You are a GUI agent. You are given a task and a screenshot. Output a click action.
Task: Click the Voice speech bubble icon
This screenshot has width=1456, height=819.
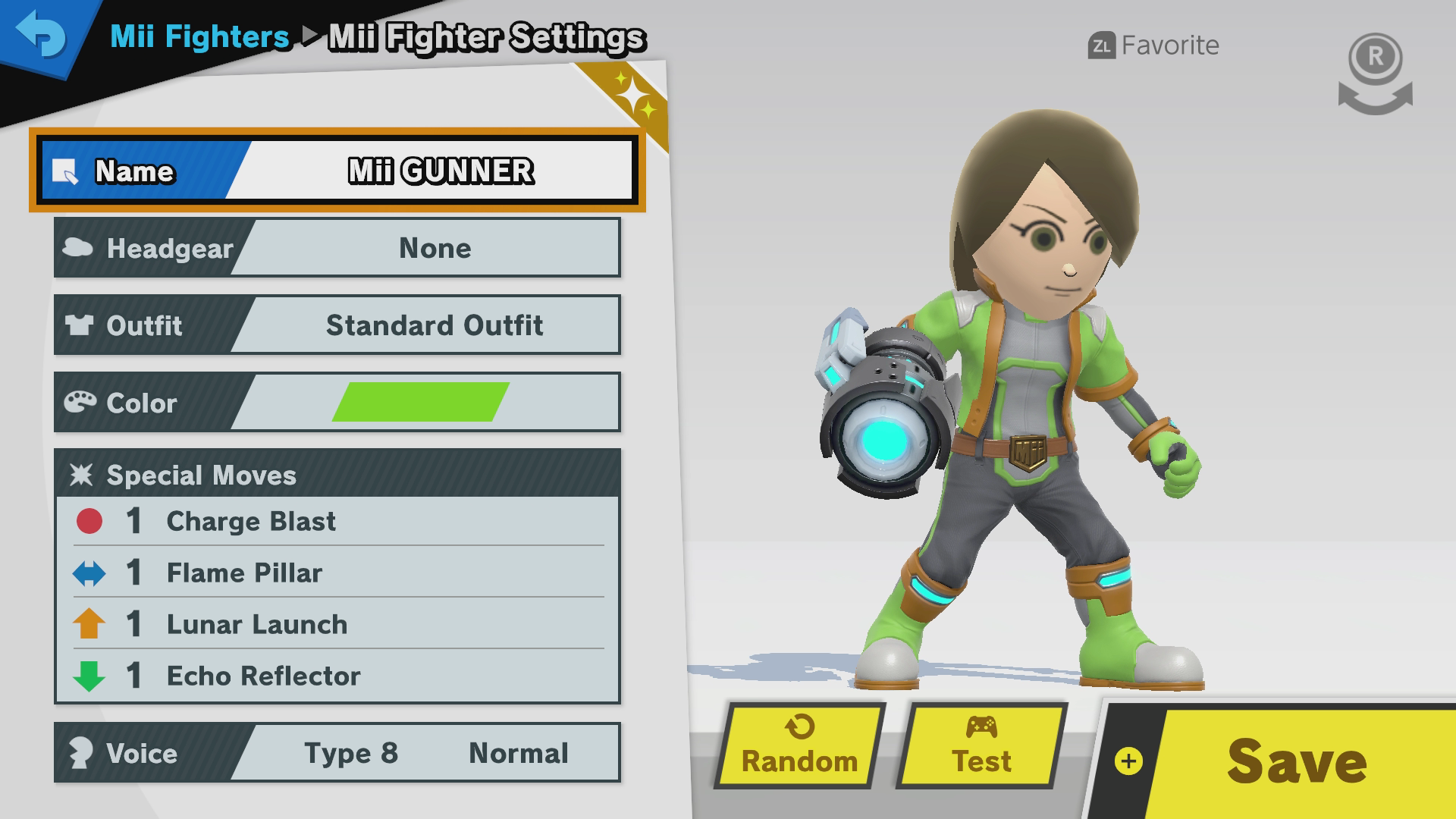click(x=81, y=753)
